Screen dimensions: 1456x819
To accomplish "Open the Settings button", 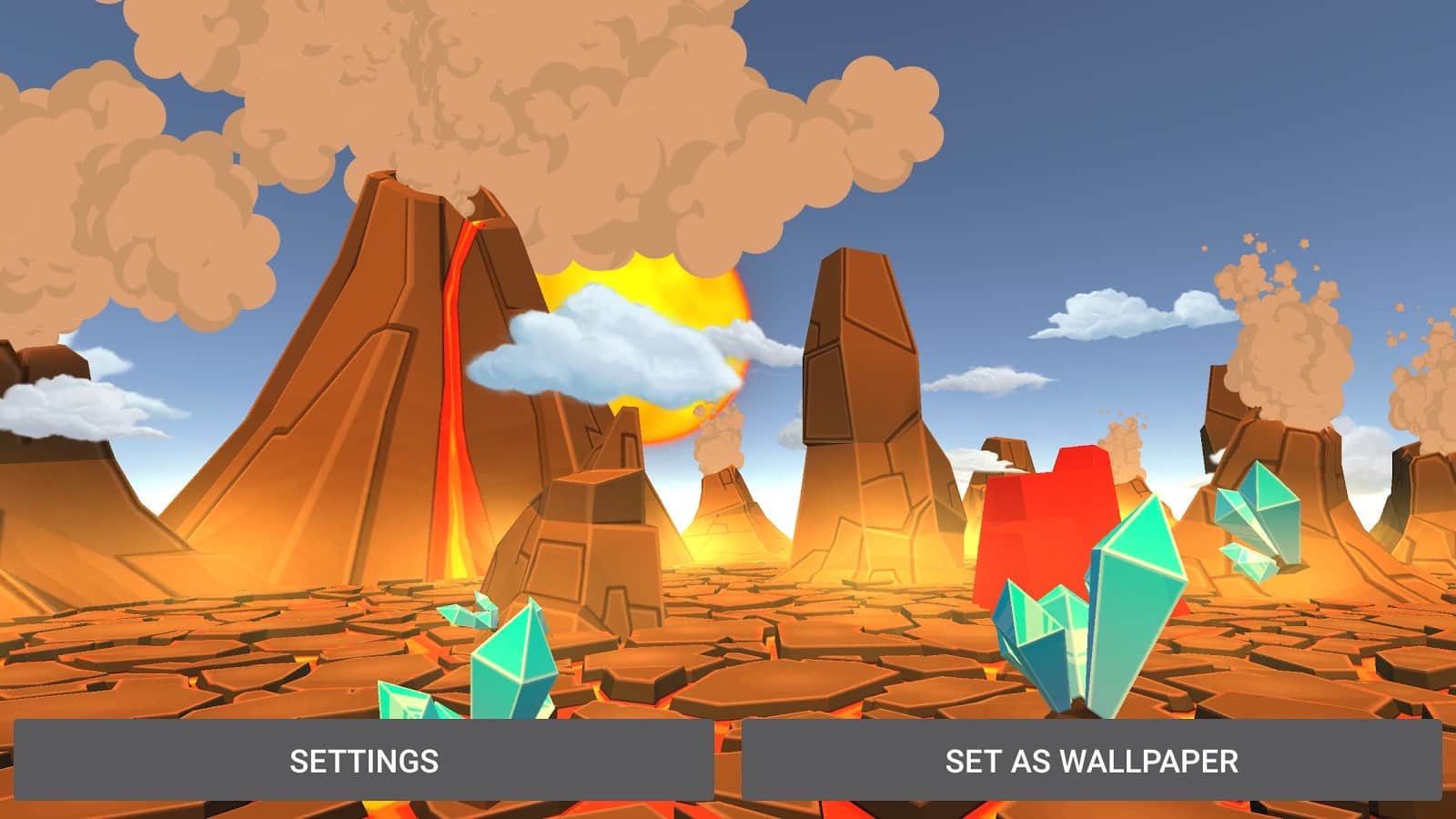I will point(363,761).
